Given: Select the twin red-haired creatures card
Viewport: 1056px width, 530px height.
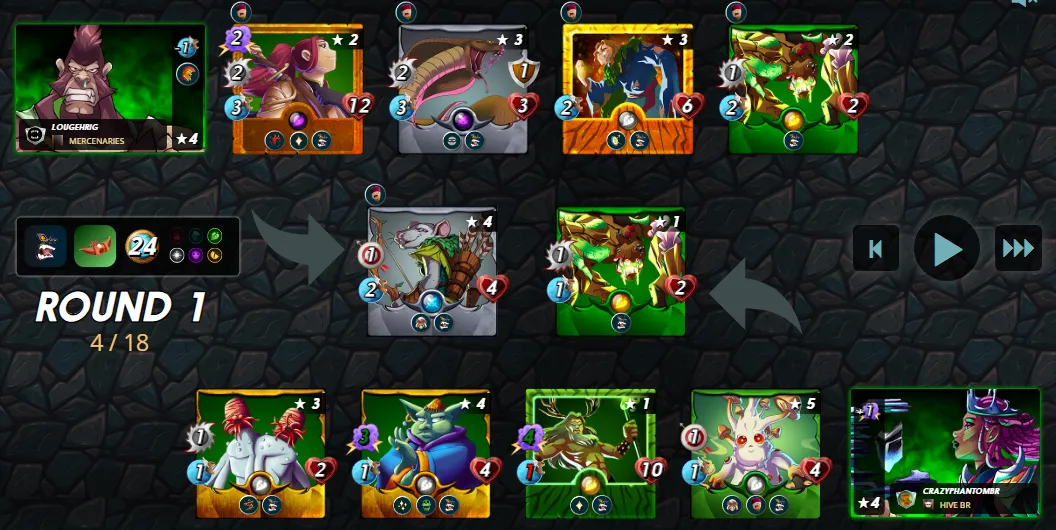Looking at the screenshot, I should [x=260, y=453].
